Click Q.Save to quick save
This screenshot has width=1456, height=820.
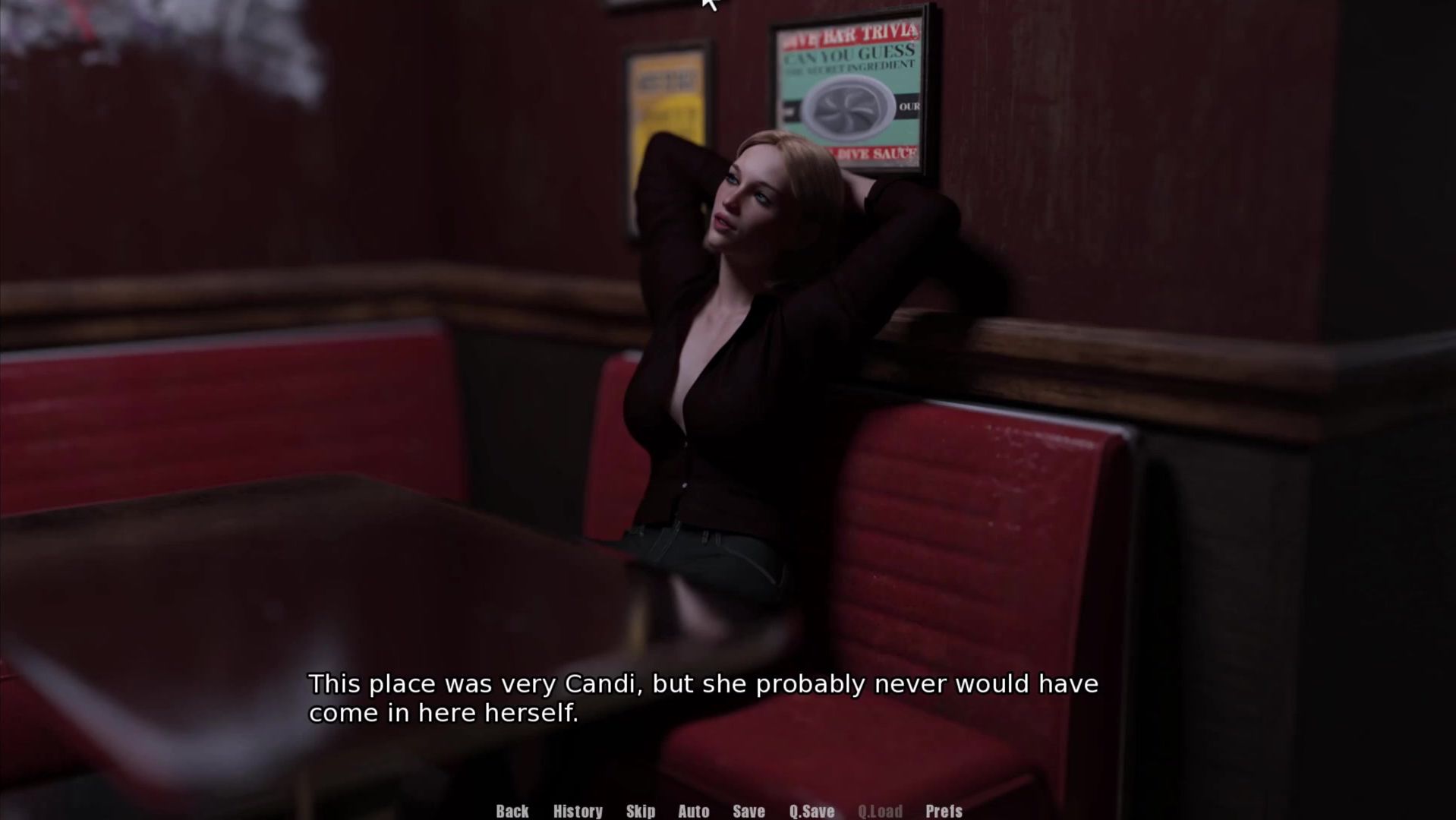click(x=812, y=811)
